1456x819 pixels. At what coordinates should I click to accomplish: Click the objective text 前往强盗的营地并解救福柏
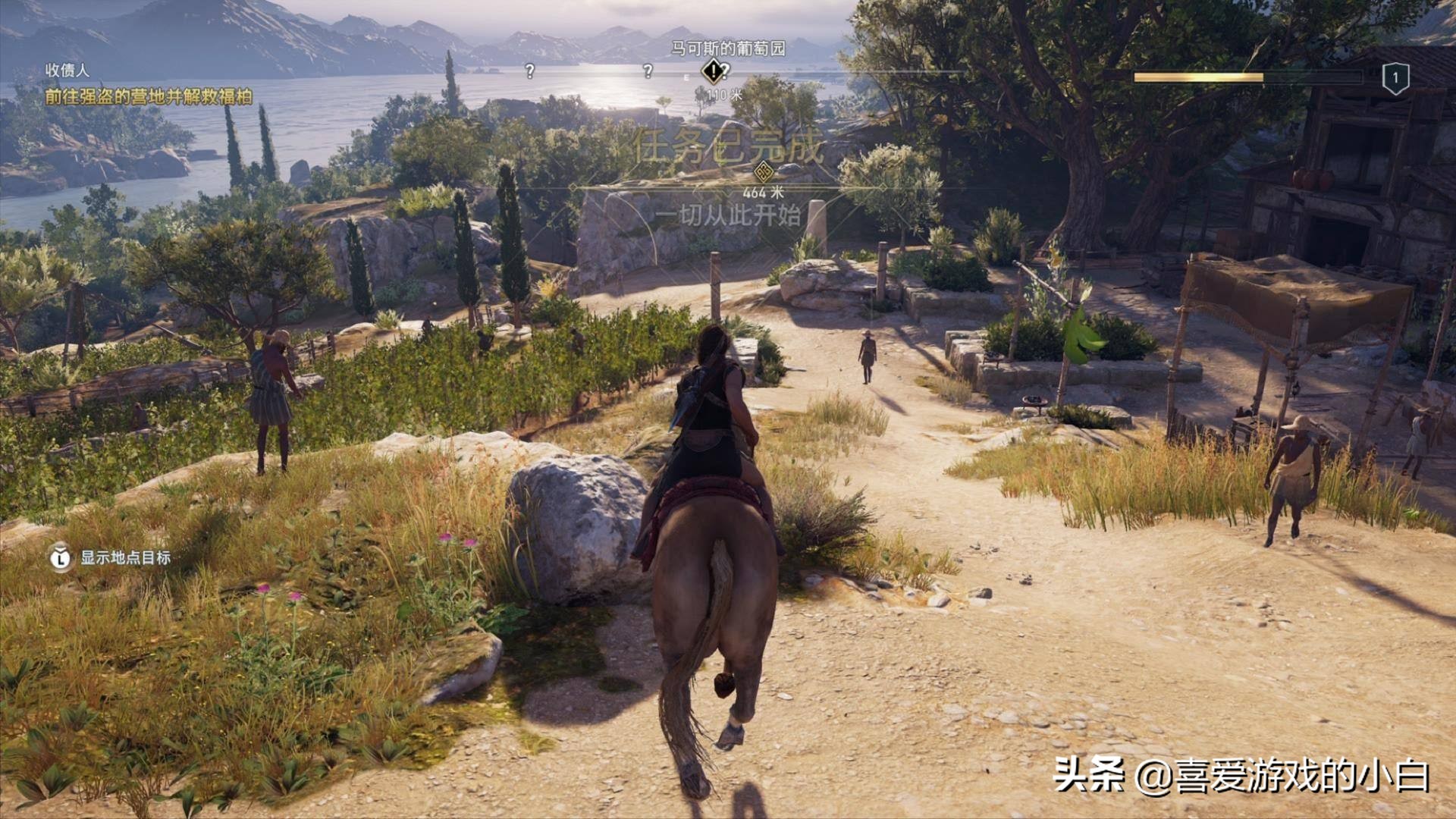coord(149,96)
